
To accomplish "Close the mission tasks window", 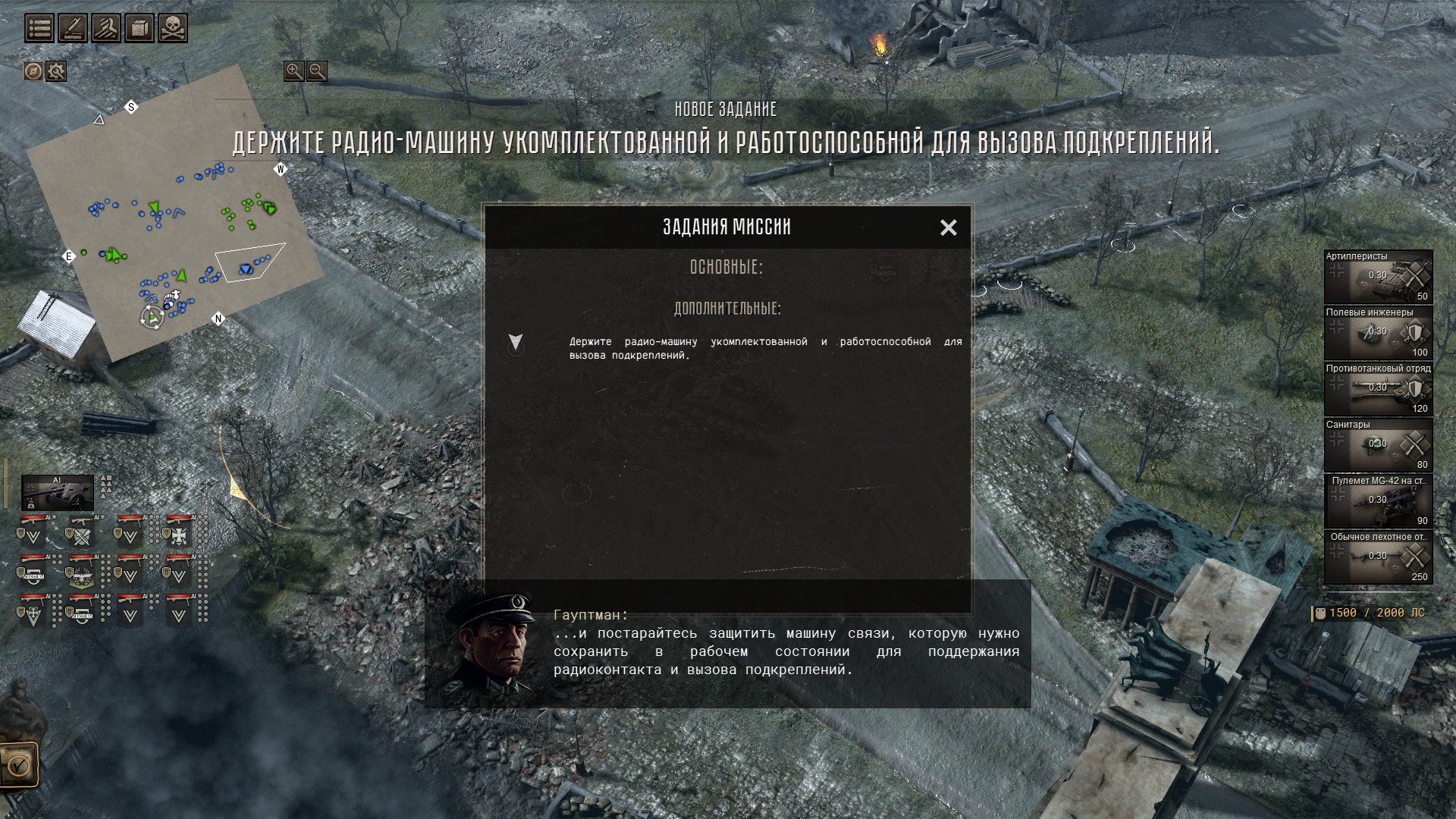I will click(x=948, y=227).
